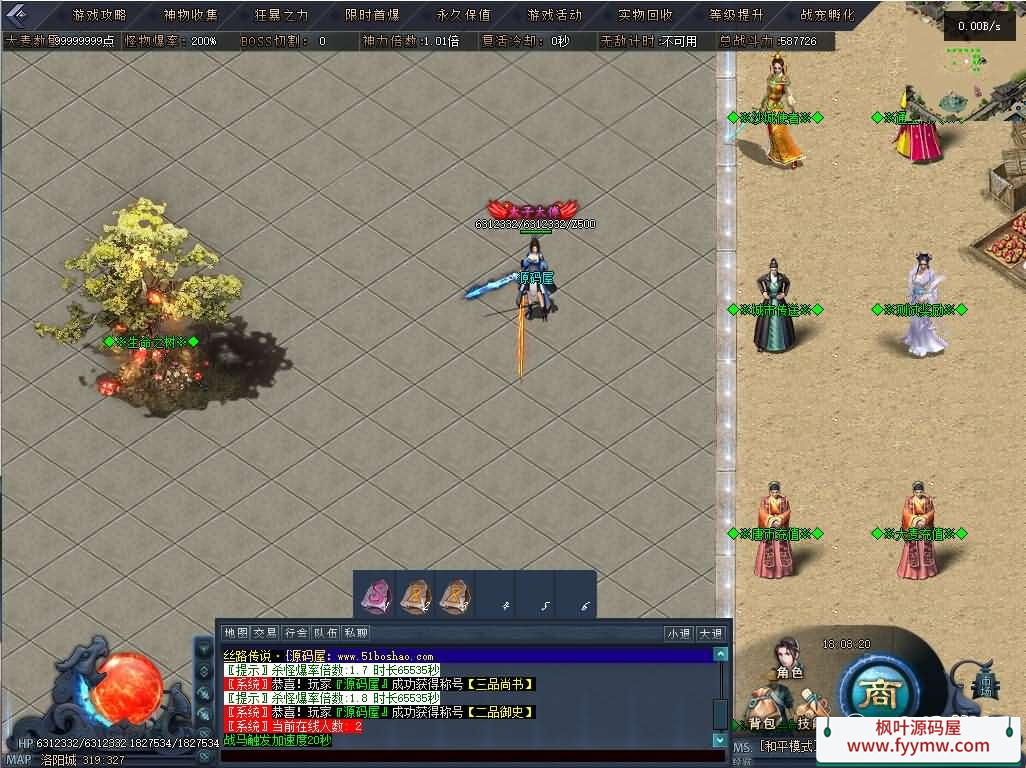
Task: Open the 实物回收 recycling menu
Action: [646, 15]
